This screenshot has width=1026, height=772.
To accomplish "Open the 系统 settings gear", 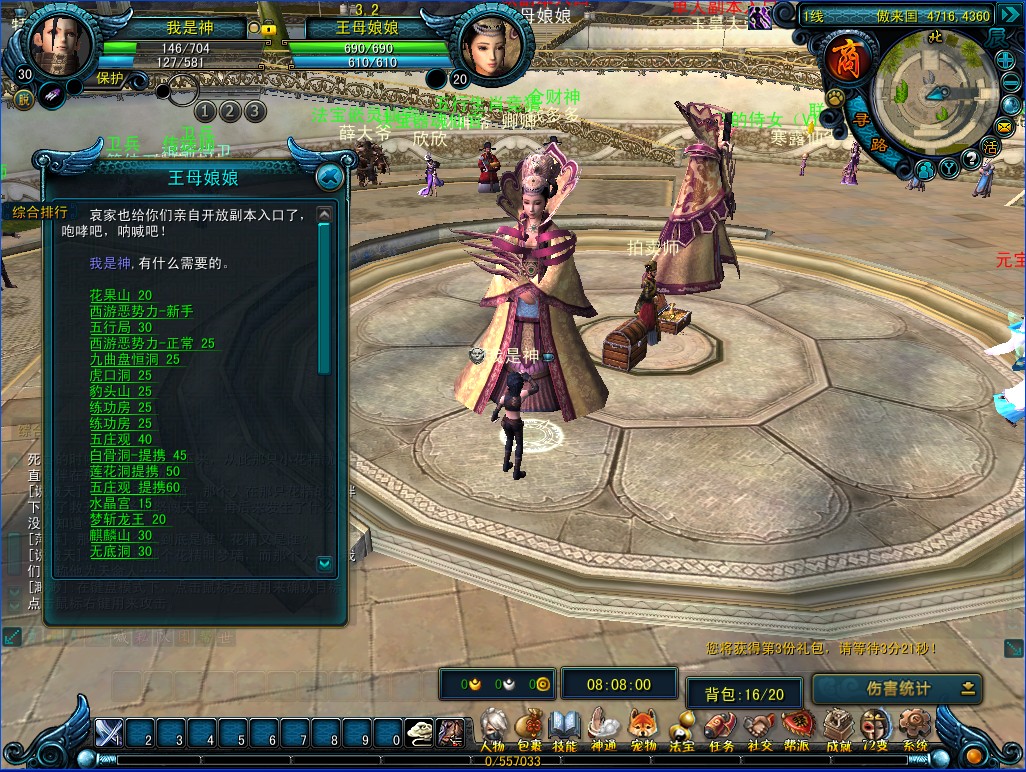I will point(914,729).
